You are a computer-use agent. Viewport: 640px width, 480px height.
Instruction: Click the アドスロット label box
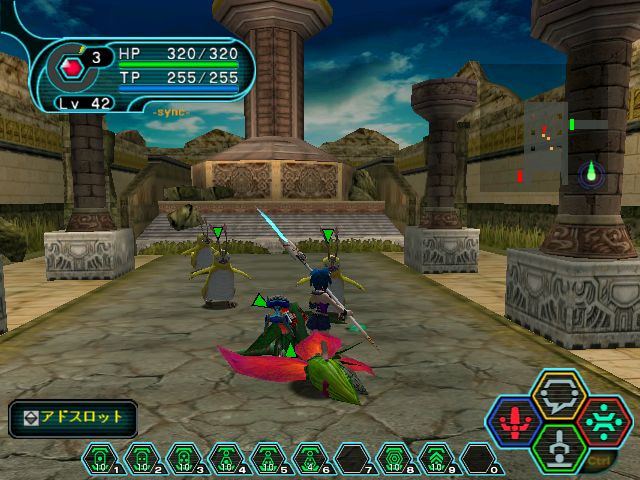(x=73, y=418)
